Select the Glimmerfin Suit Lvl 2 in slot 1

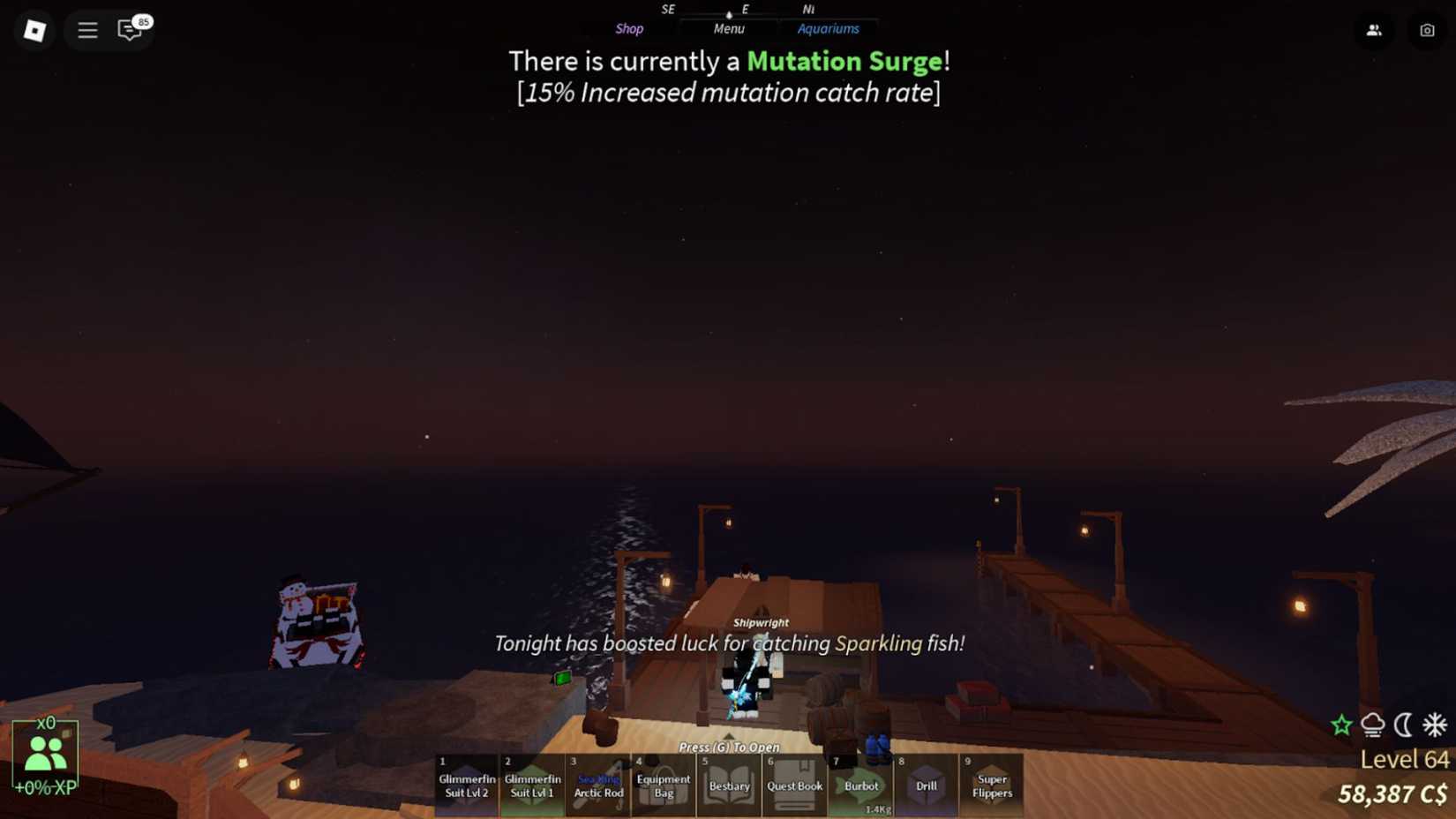[x=467, y=785]
